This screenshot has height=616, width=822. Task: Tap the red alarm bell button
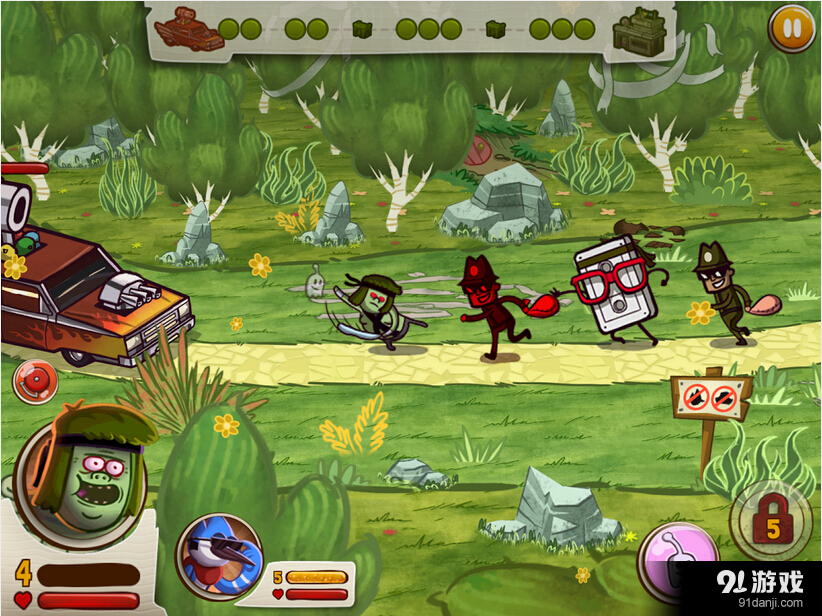click(35, 382)
